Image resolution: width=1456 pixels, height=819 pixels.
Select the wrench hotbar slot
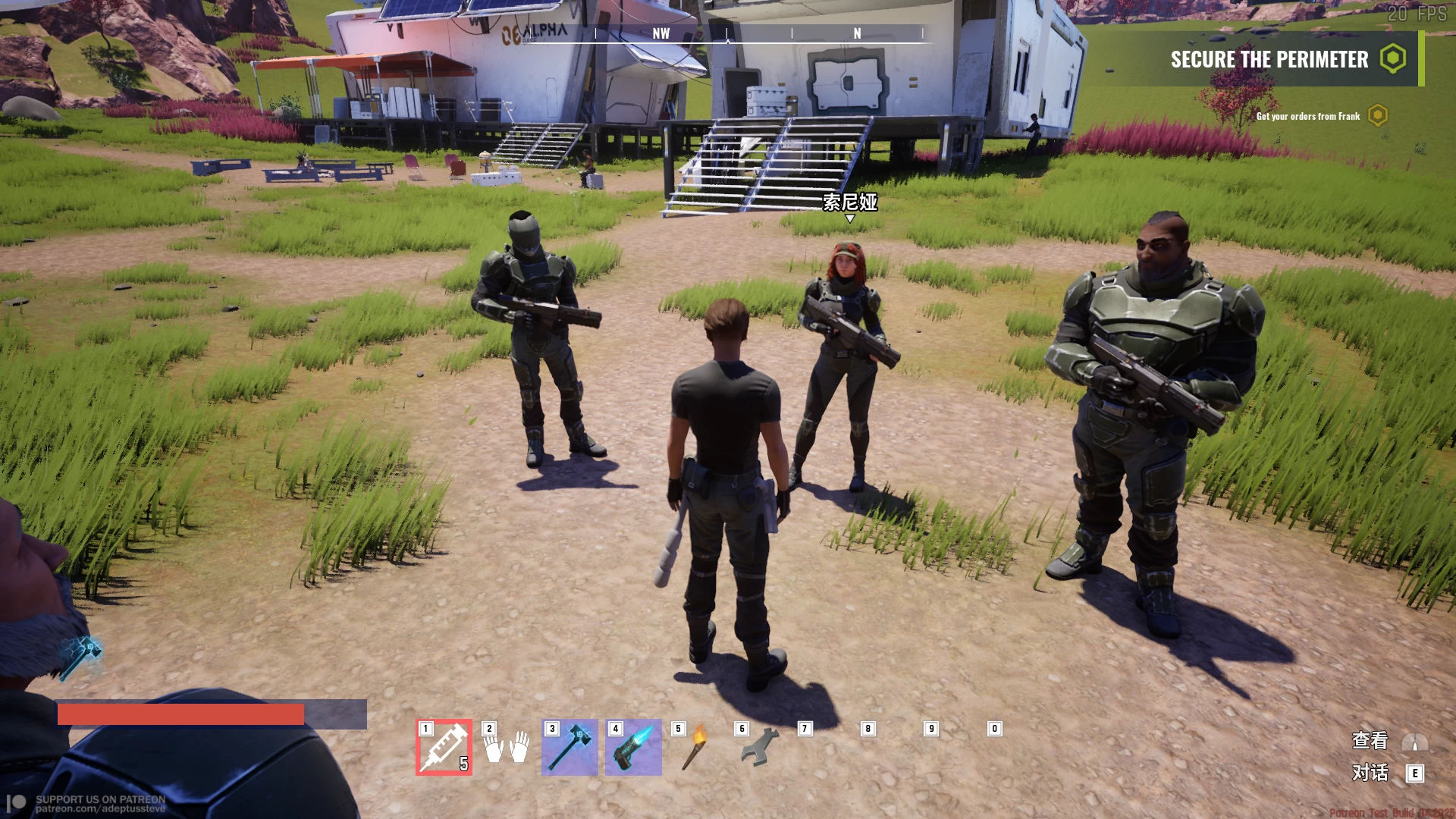coord(759,747)
